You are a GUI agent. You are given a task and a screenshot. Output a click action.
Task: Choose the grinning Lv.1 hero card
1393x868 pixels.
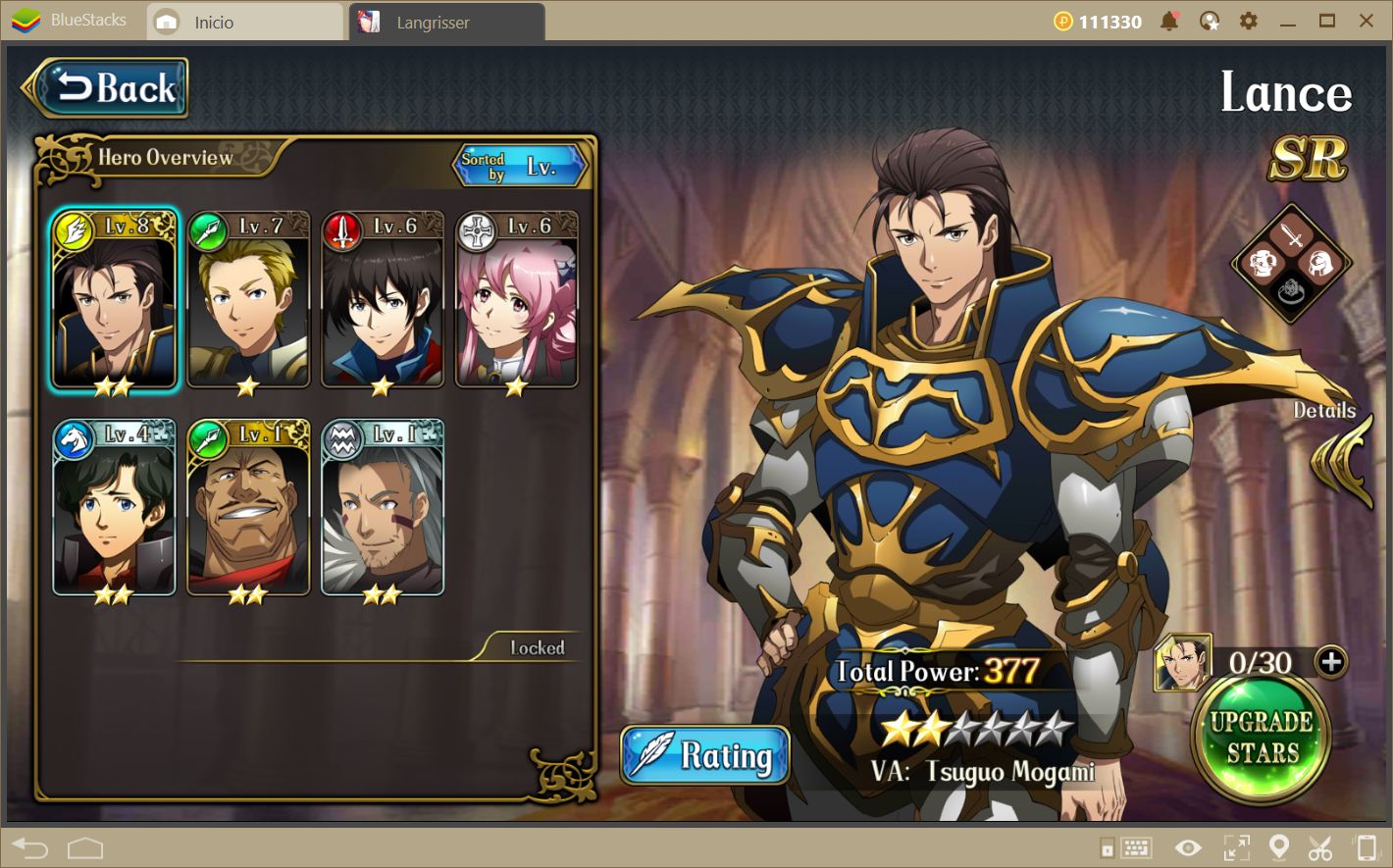[x=248, y=509]
